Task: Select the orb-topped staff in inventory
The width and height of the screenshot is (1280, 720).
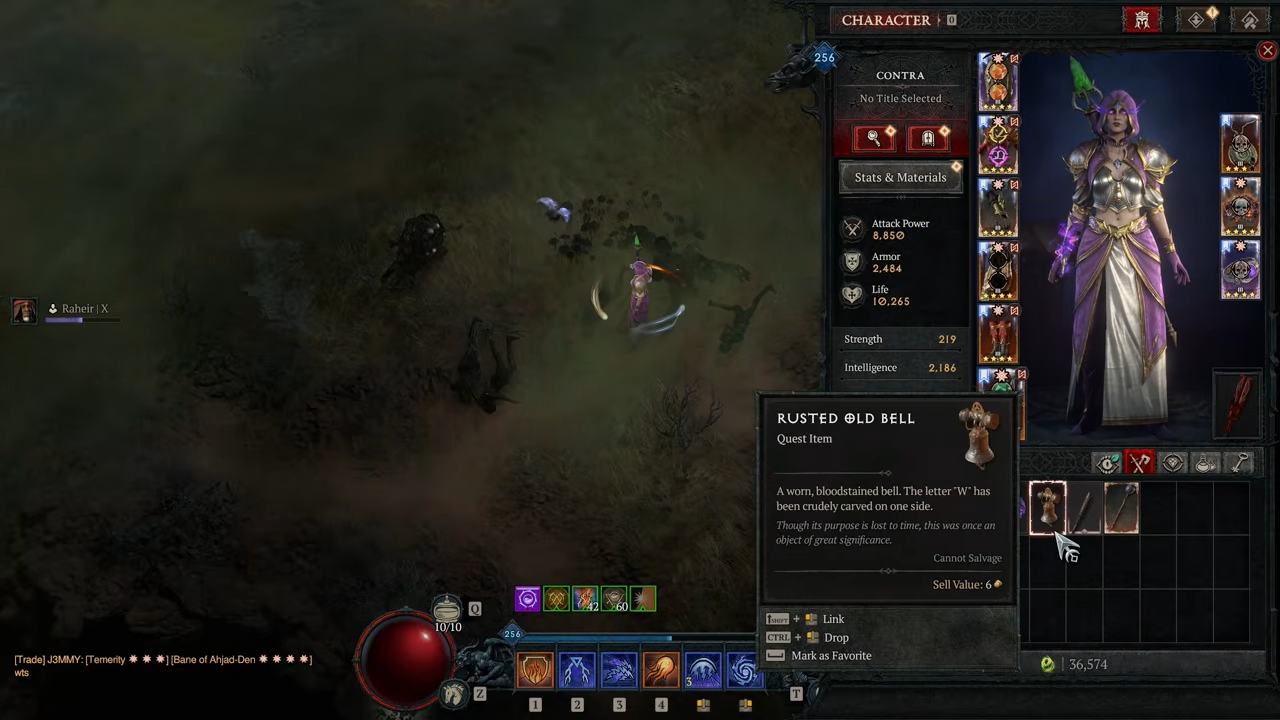Action: [x=1121, y=507]
